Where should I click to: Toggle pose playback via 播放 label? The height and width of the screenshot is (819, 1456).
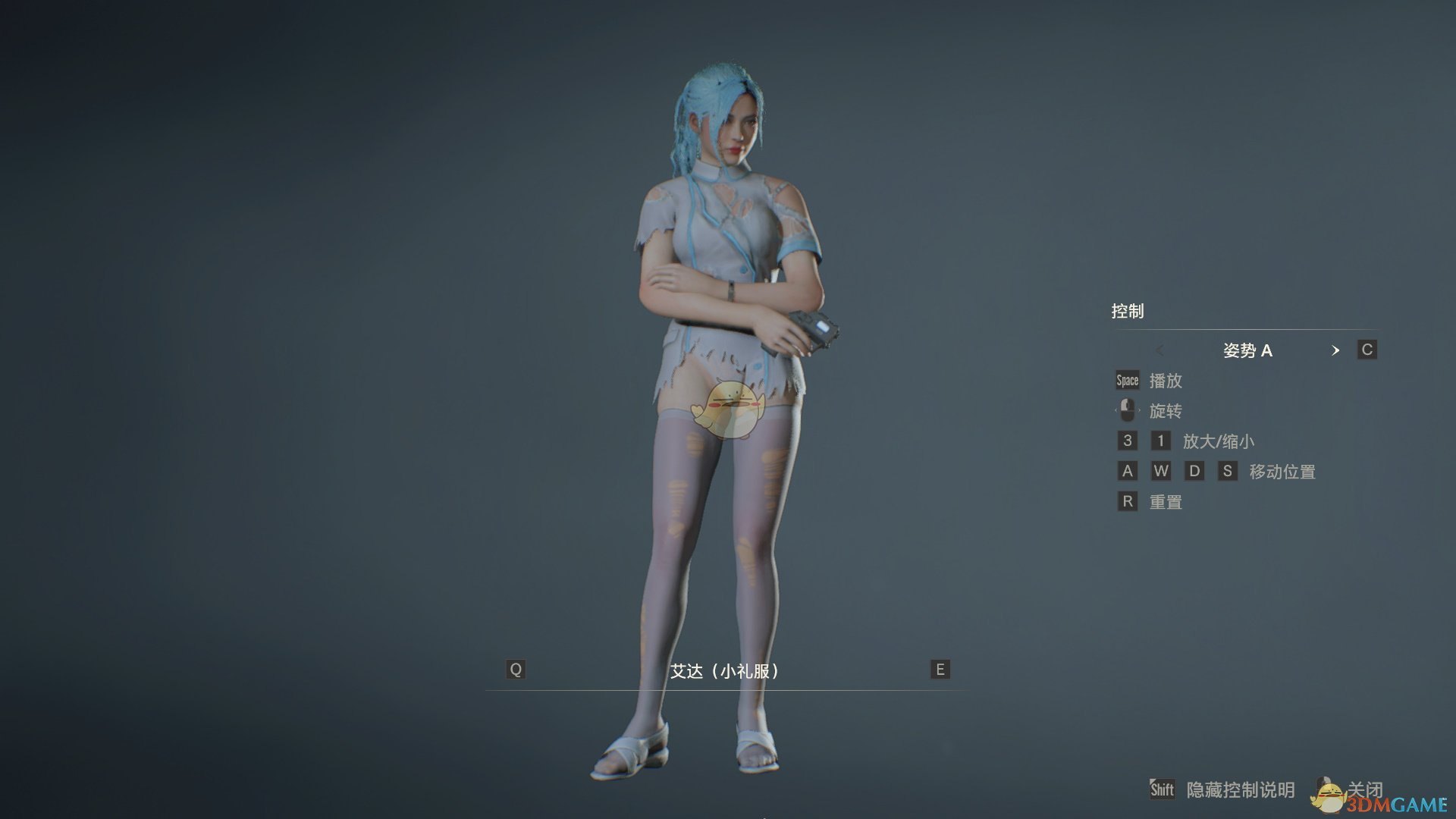[1166, 381]
